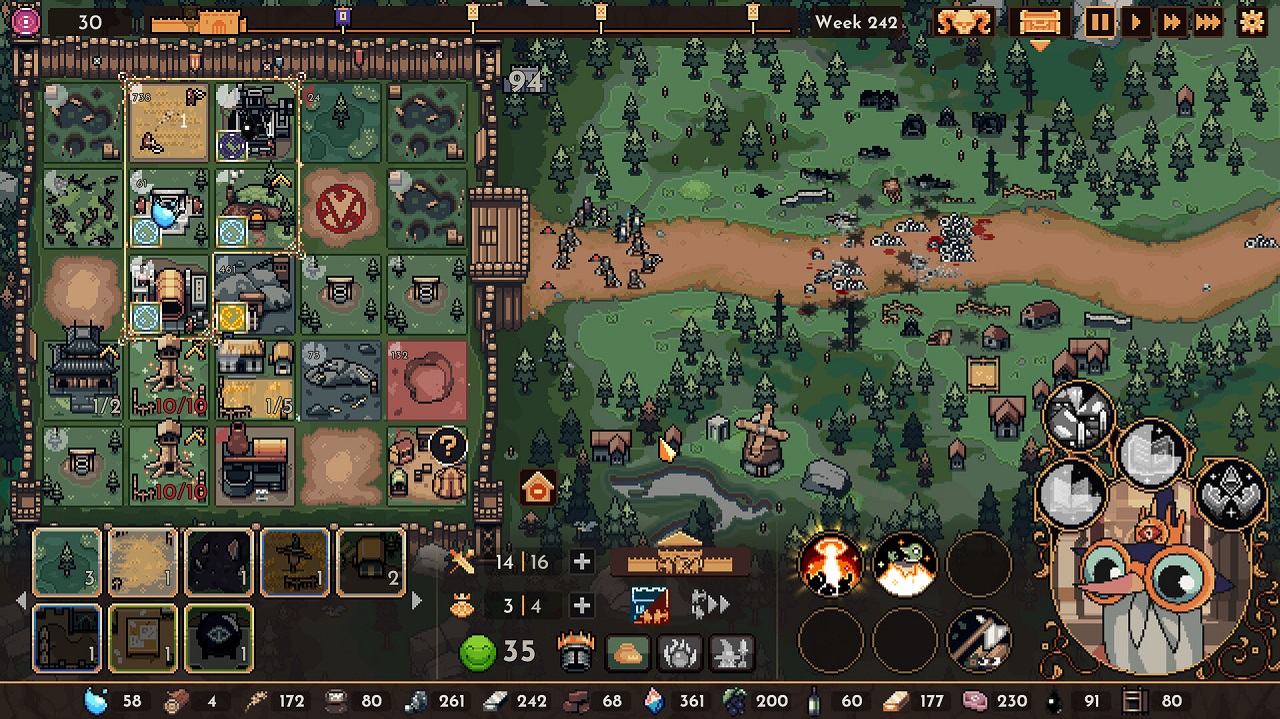Open the settings gear menu

[x=1252, y=22]
